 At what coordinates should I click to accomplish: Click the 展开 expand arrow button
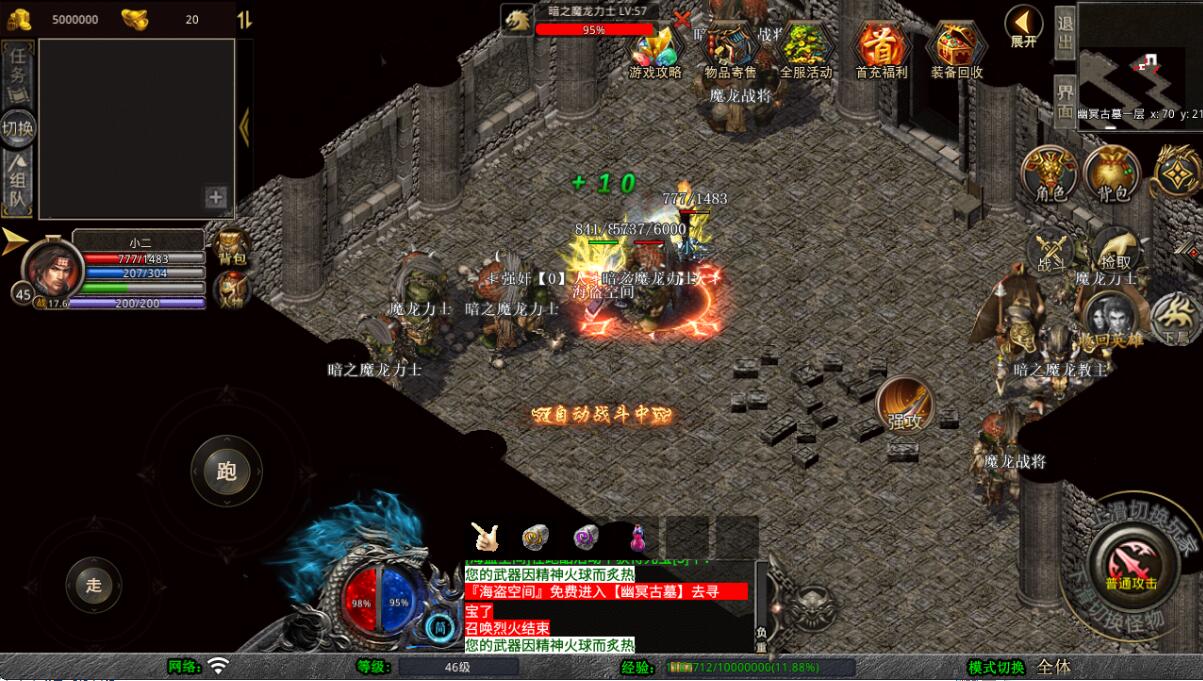click(x=1023, y=26)
